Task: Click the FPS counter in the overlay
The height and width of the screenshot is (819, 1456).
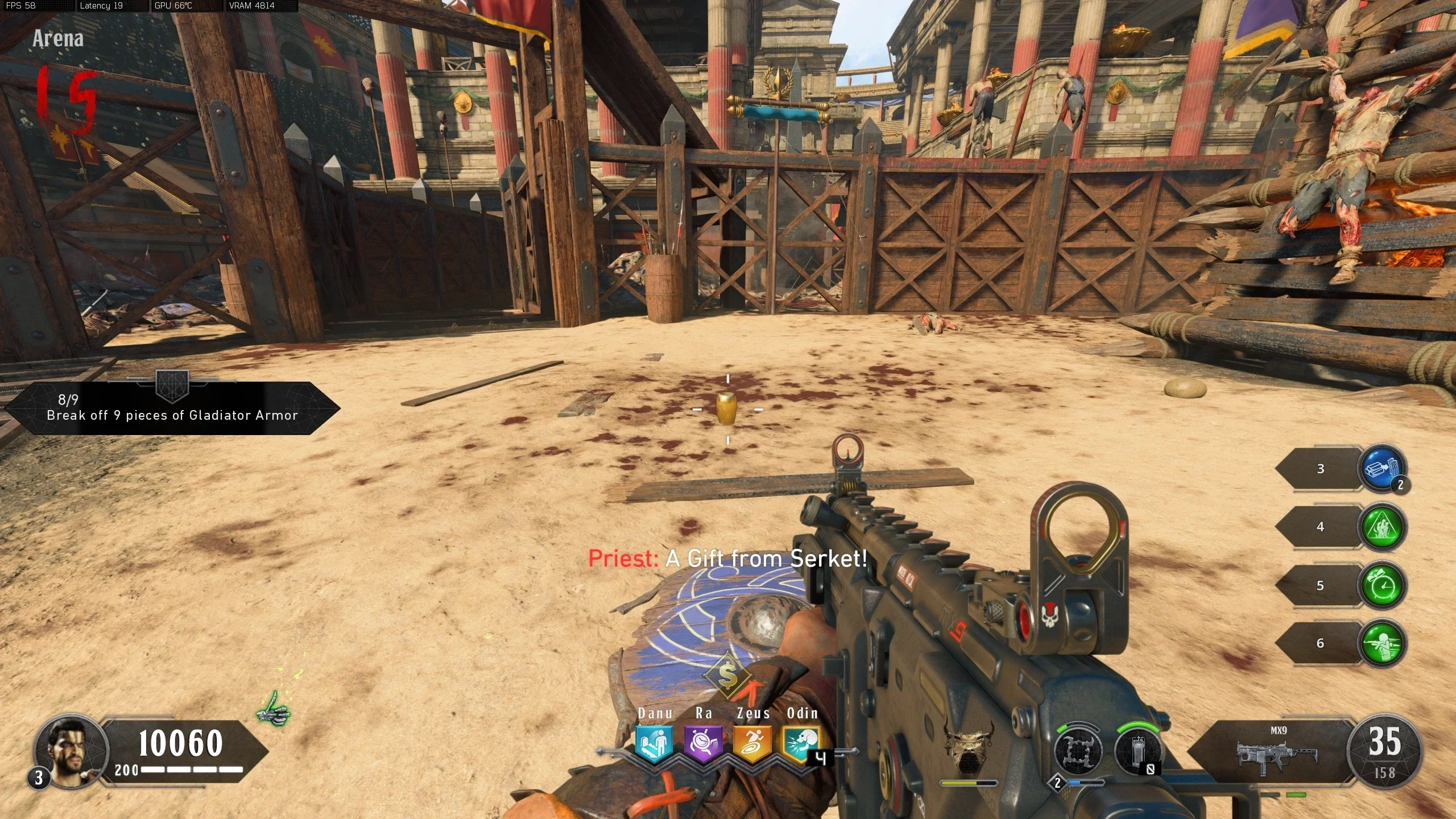Action: 21,6
